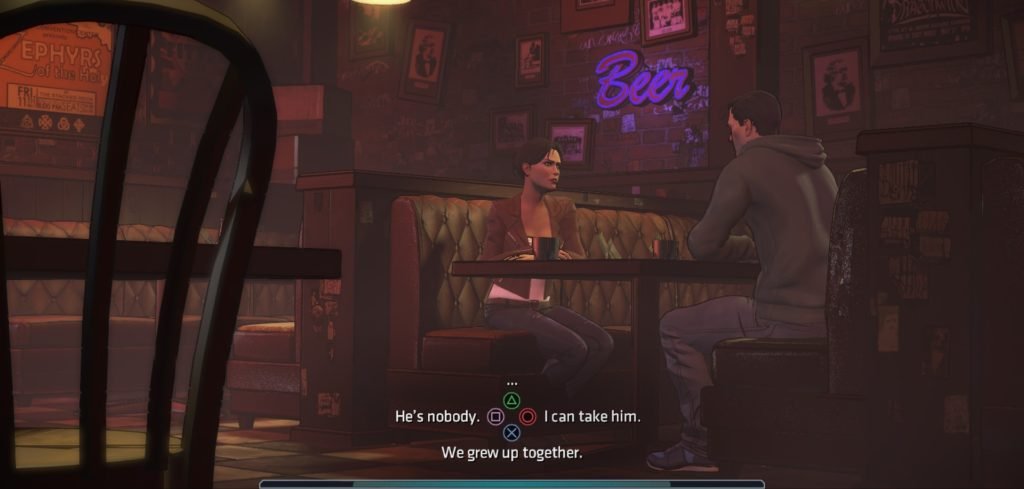Pick the "We grew up together." answer
Screen dimensions: 1024x489
[x=511, y=452]
